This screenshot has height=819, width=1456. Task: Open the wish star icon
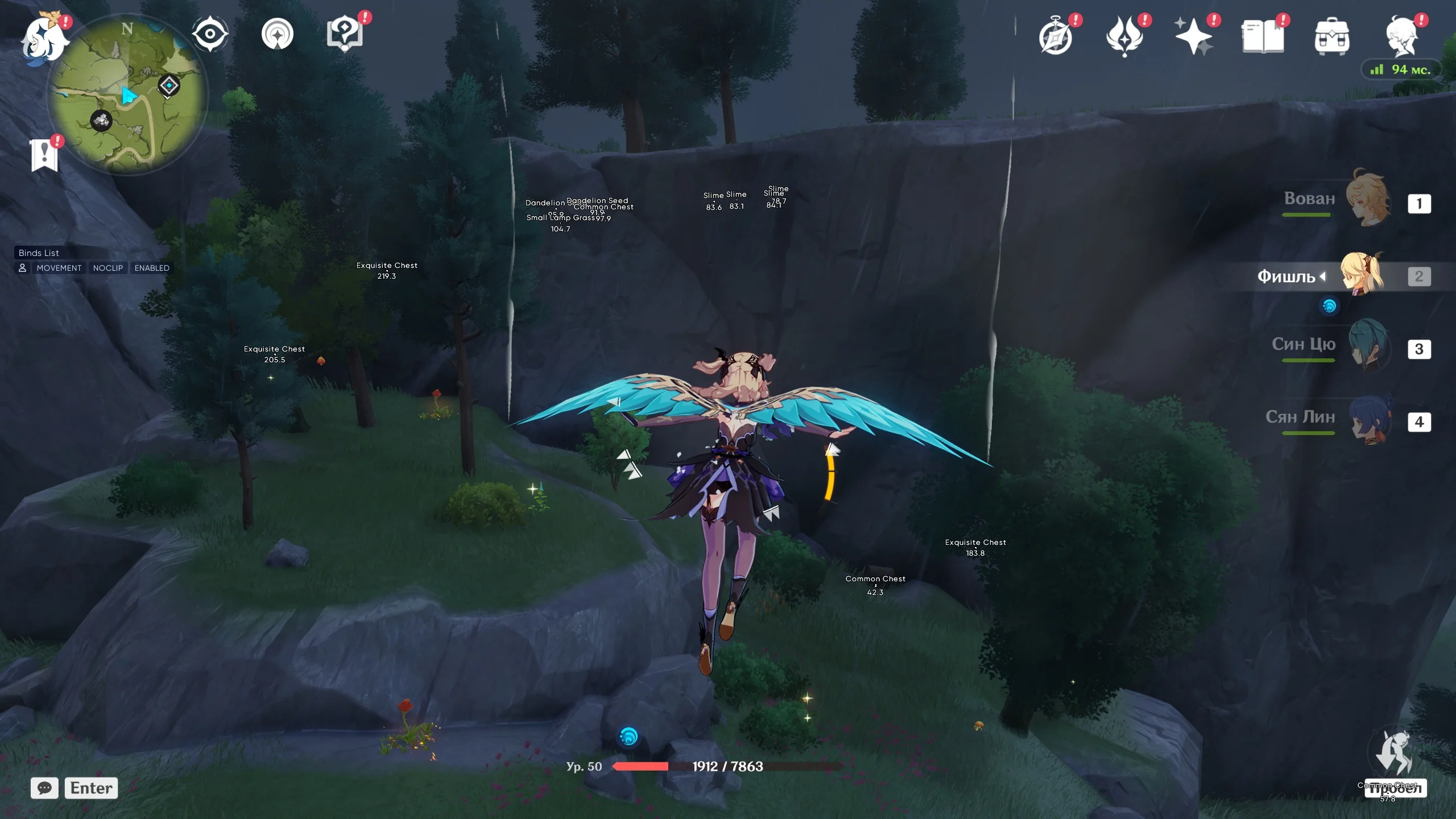[x=1193, y=36]
